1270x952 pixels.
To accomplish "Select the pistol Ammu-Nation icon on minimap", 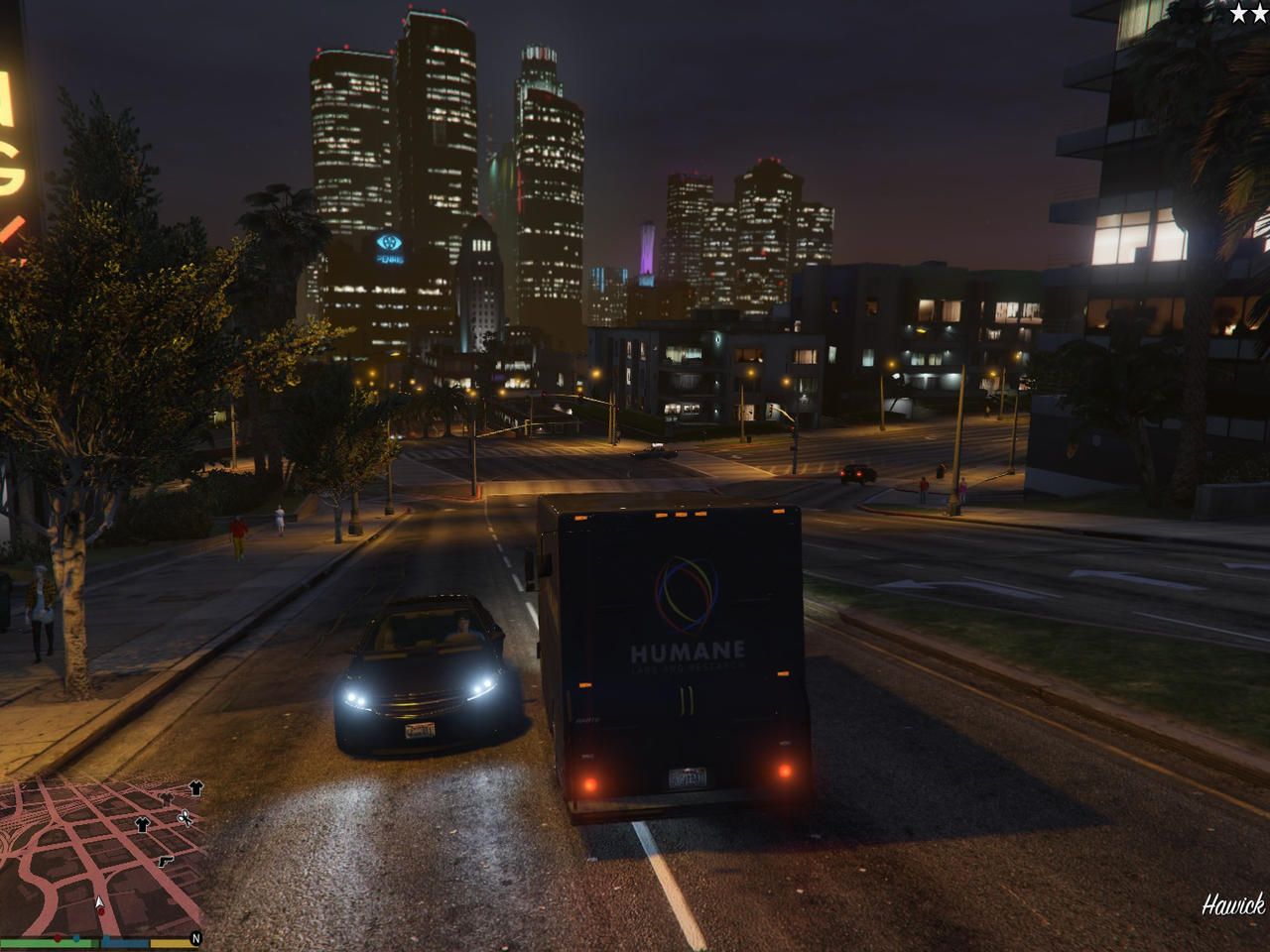I will pos(167,861).
